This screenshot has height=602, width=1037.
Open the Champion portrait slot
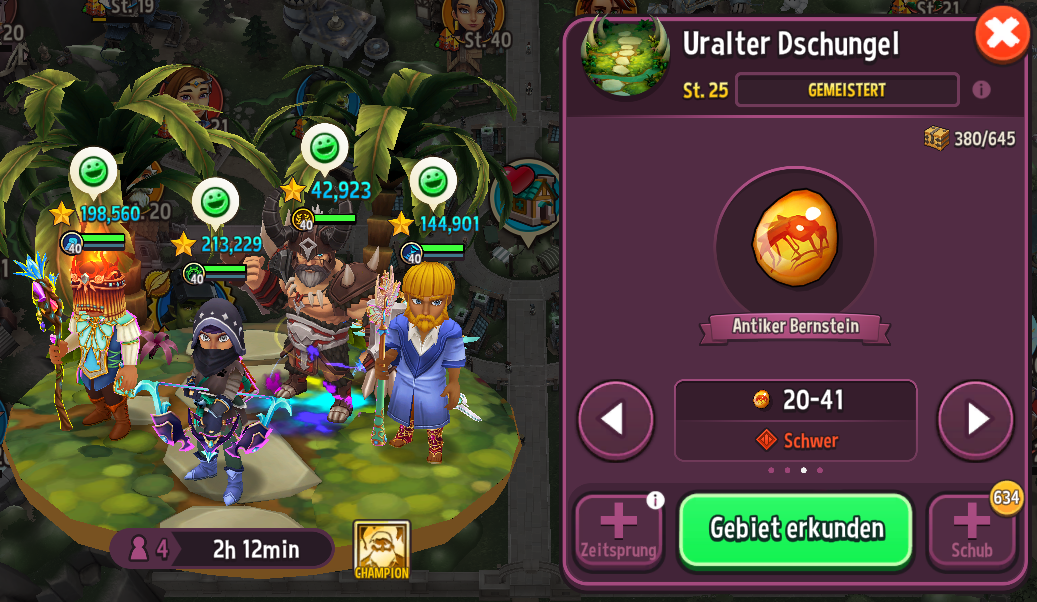381,548
